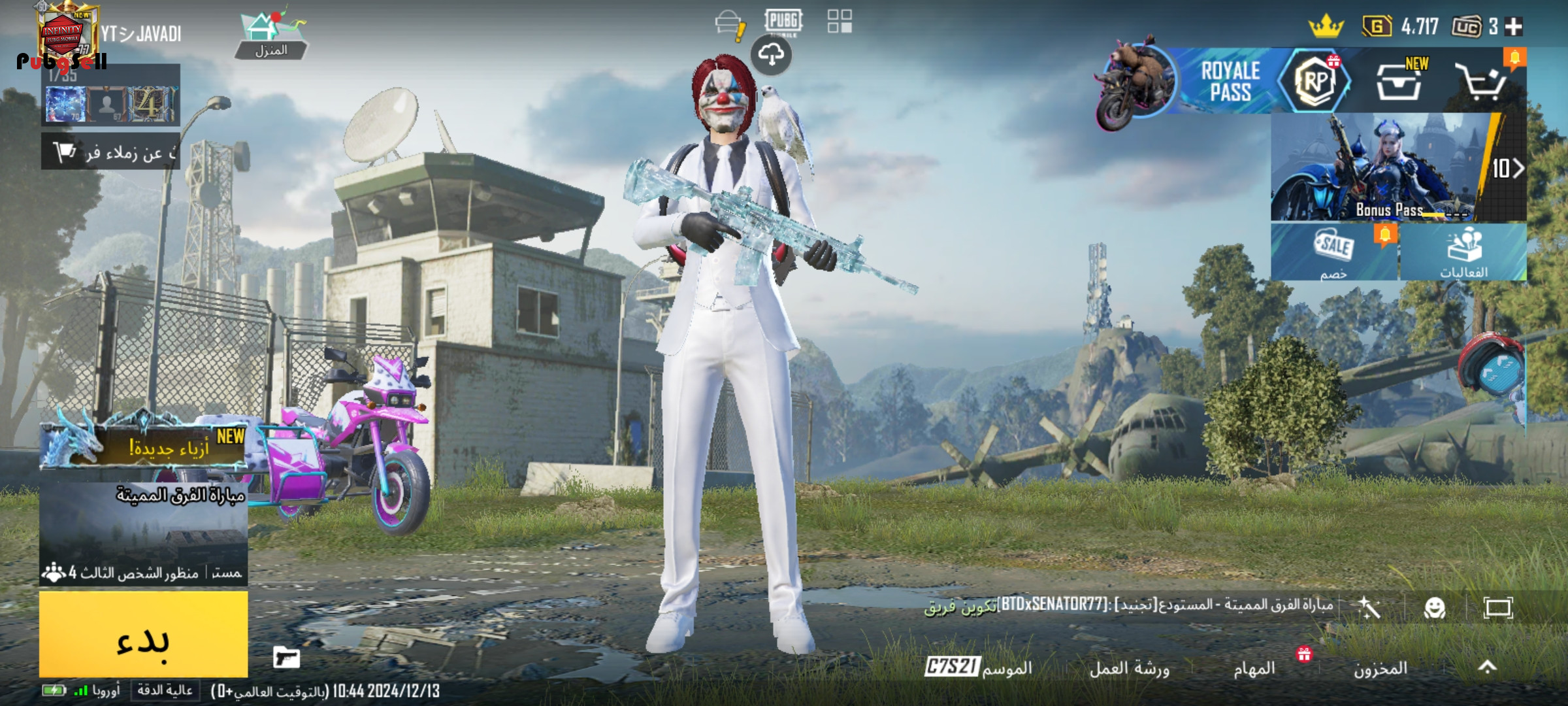The width and height of the screenshot is (1568, 706).
Task: Select the Team Deathmatch mode panel
Action: pyautogui.click(x=144, y=533)
